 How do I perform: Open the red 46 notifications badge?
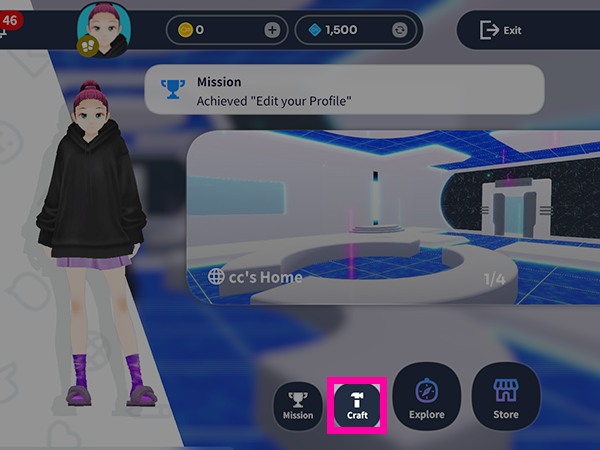[13, 21]
